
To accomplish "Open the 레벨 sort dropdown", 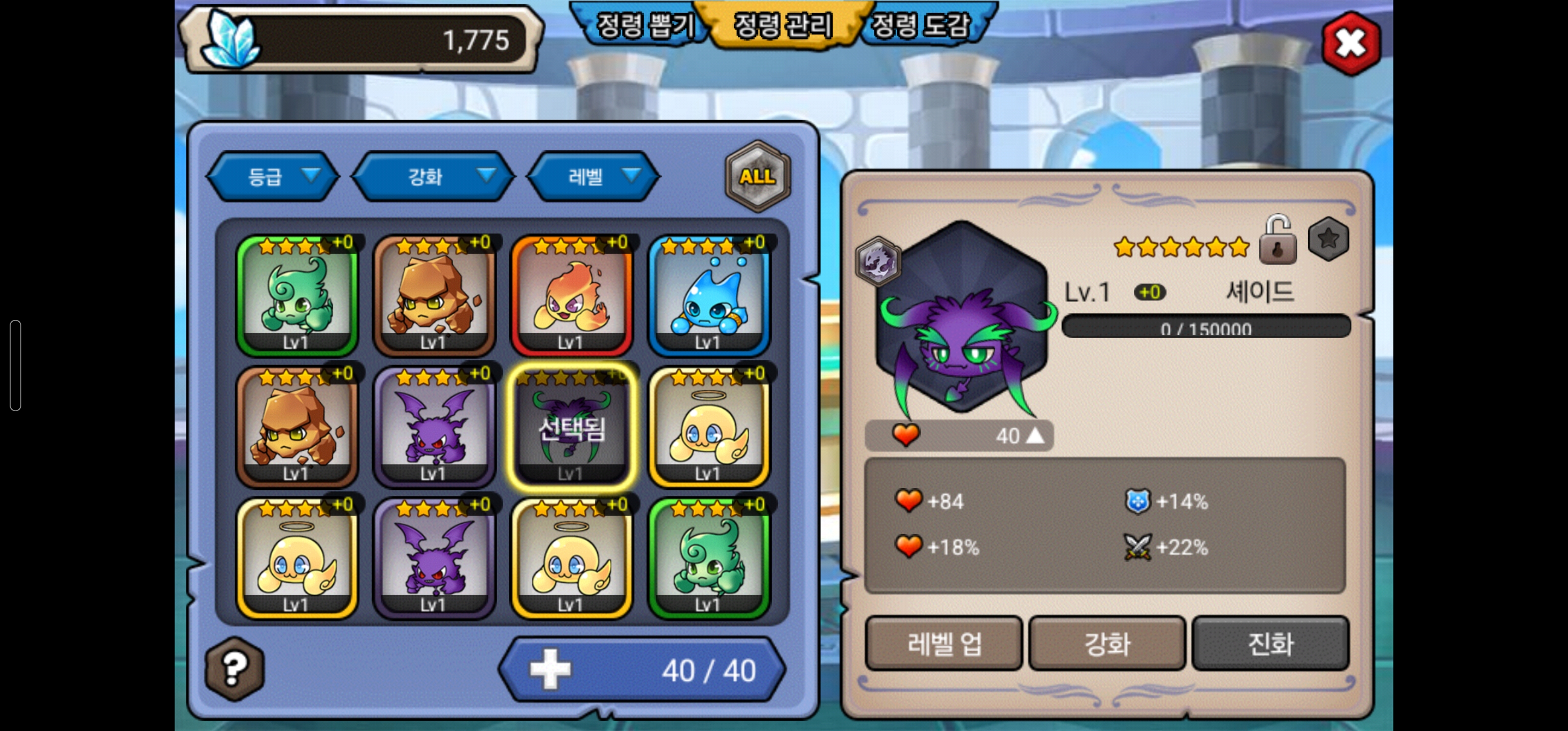I will click(x=594, y=177).
